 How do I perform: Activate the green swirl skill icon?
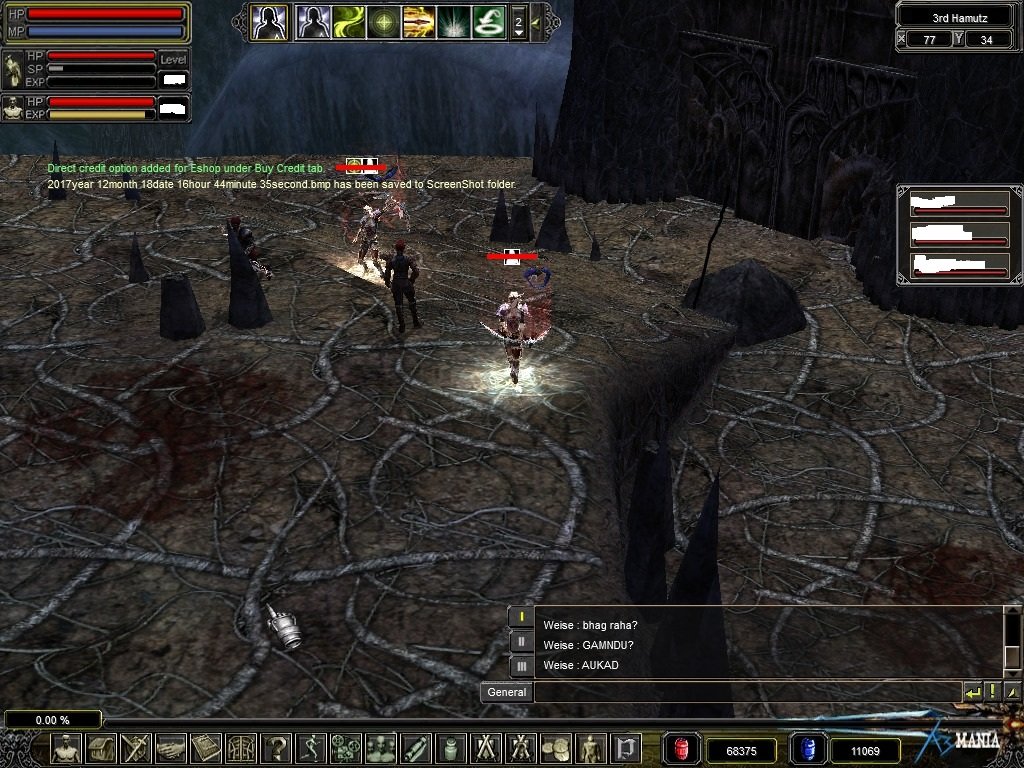(x=349, y=21)
